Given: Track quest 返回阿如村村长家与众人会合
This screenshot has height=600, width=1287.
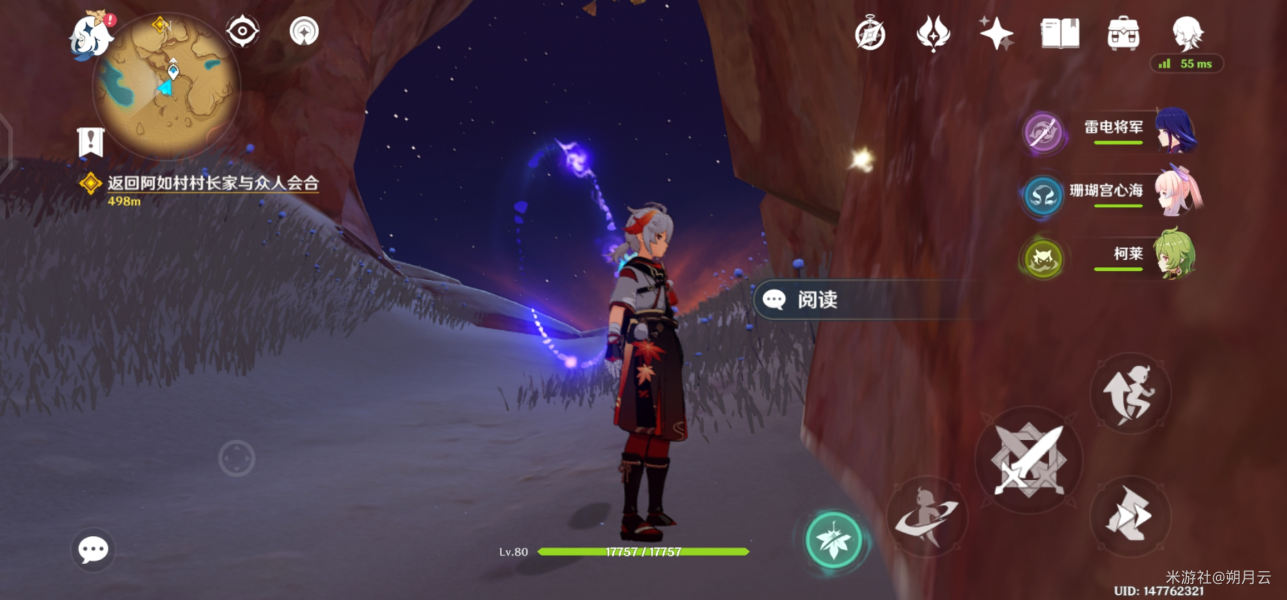Looking at the screenshot, I should [x=212, y=183].
